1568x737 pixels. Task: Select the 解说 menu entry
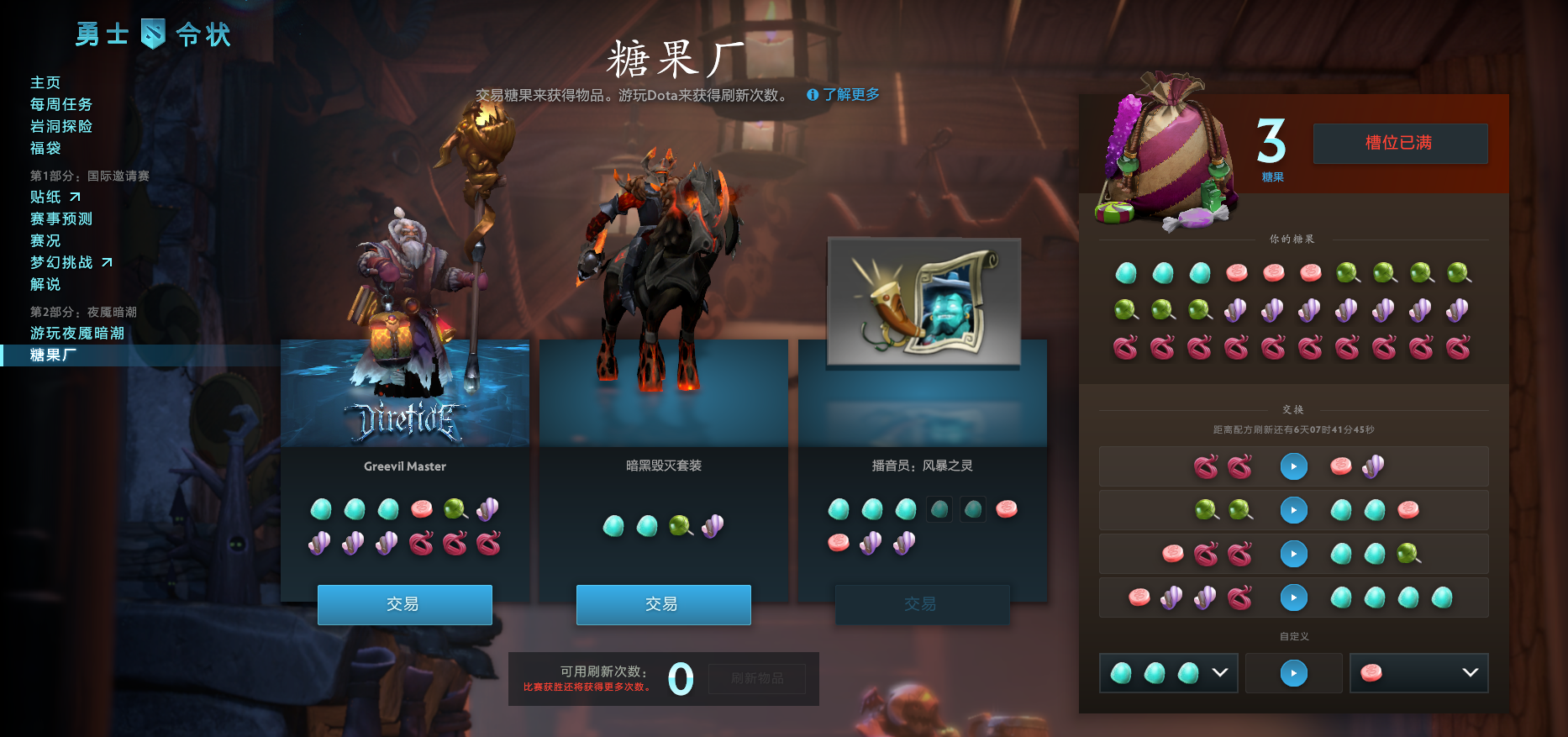coord(45,284)
